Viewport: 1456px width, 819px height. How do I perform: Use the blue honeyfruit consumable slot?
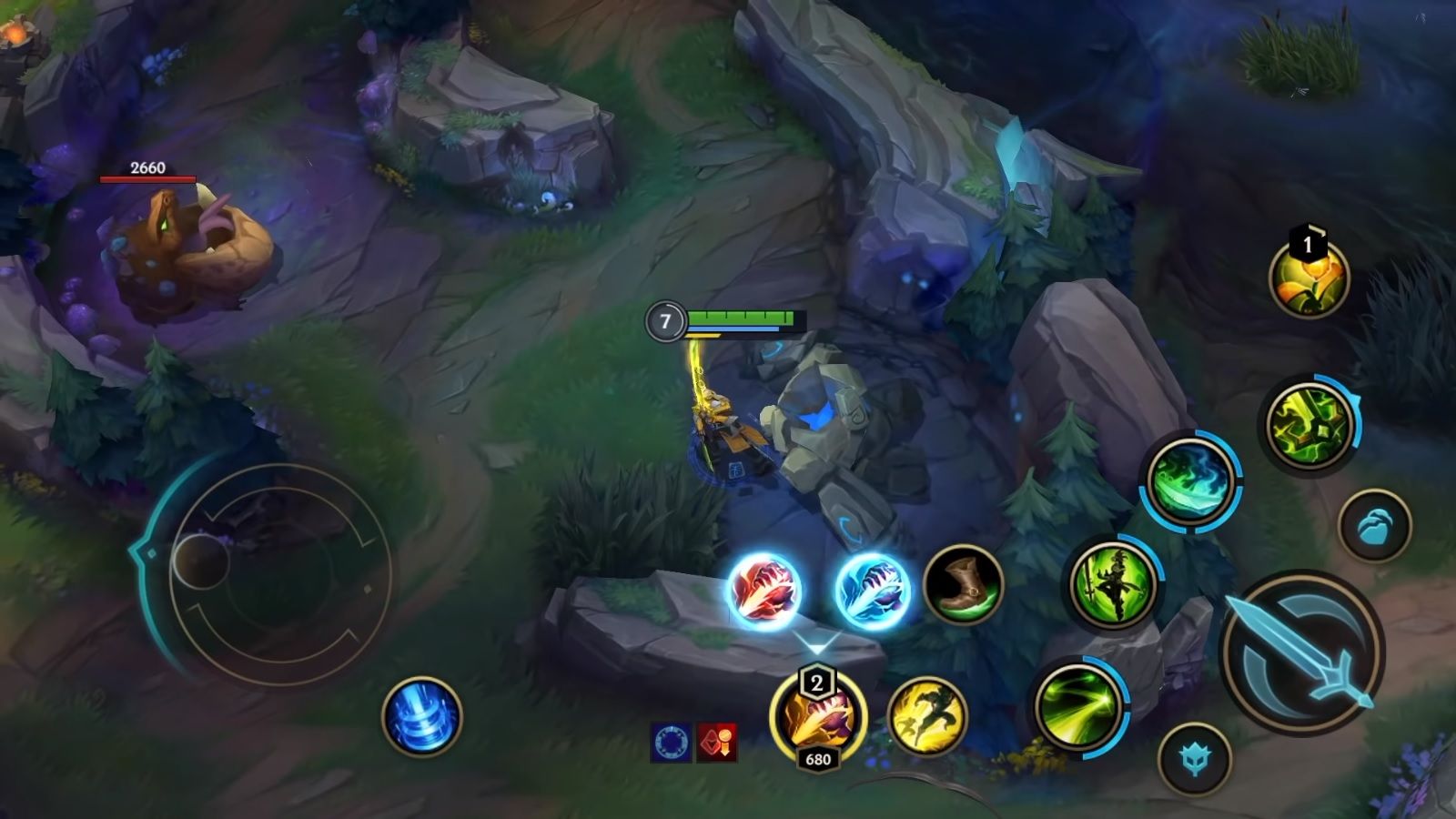(x=1375, y=528)
